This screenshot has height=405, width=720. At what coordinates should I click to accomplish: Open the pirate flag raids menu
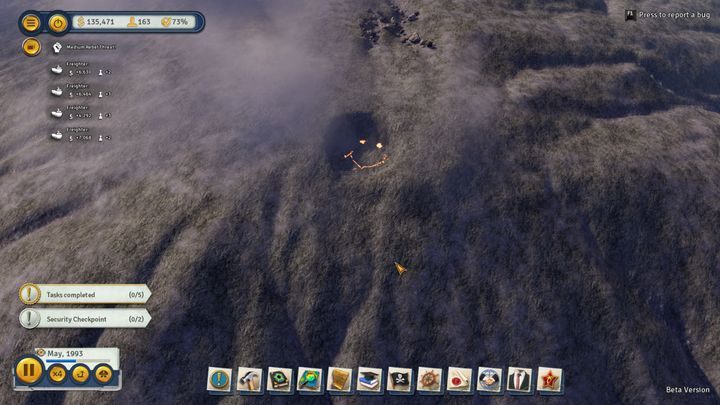pos(400,379)
